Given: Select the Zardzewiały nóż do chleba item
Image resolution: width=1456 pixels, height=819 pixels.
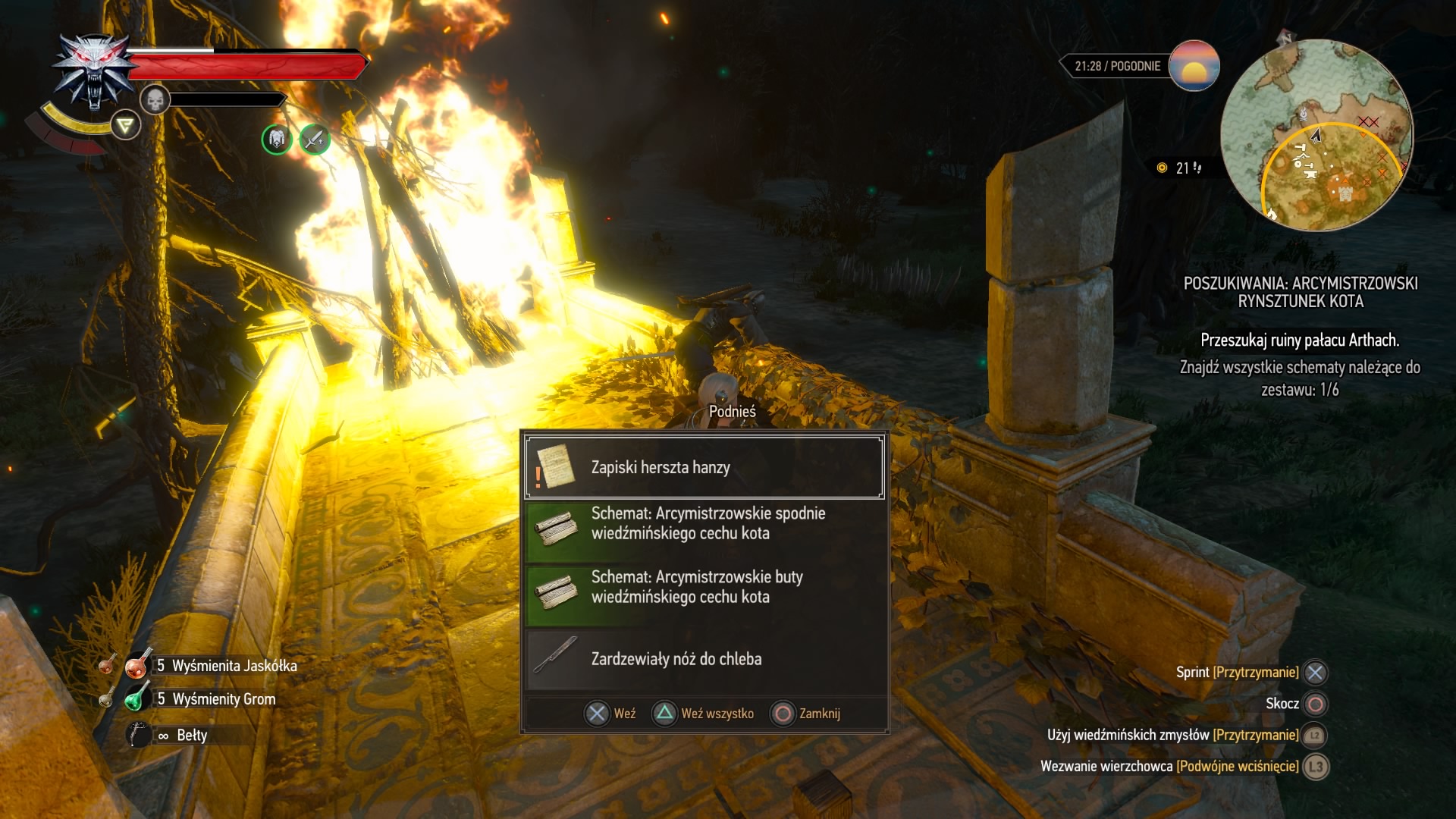Looking at the screenshot, I should coord(704,658).
